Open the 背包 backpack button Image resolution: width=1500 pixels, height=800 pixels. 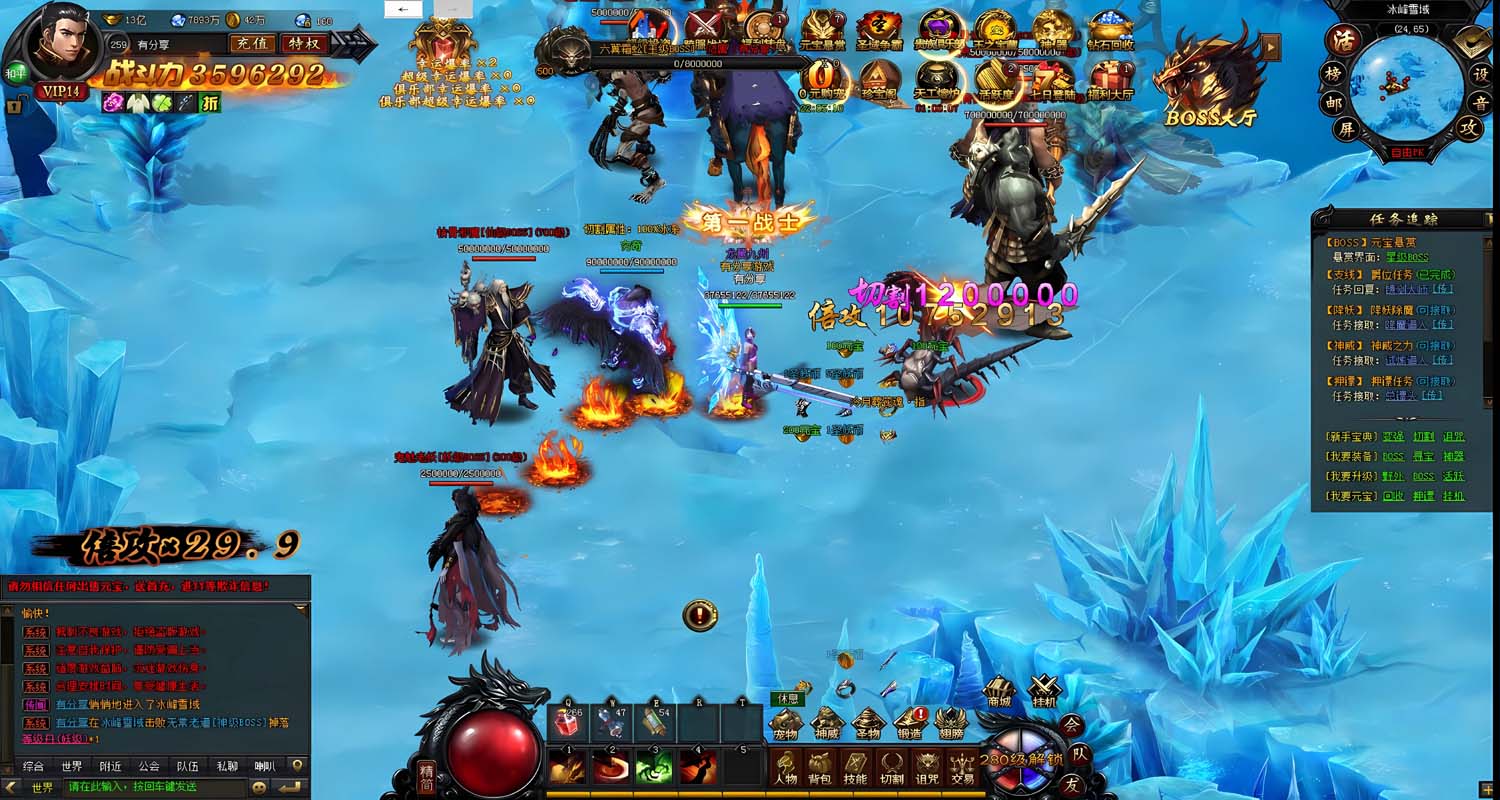(820, 767)
